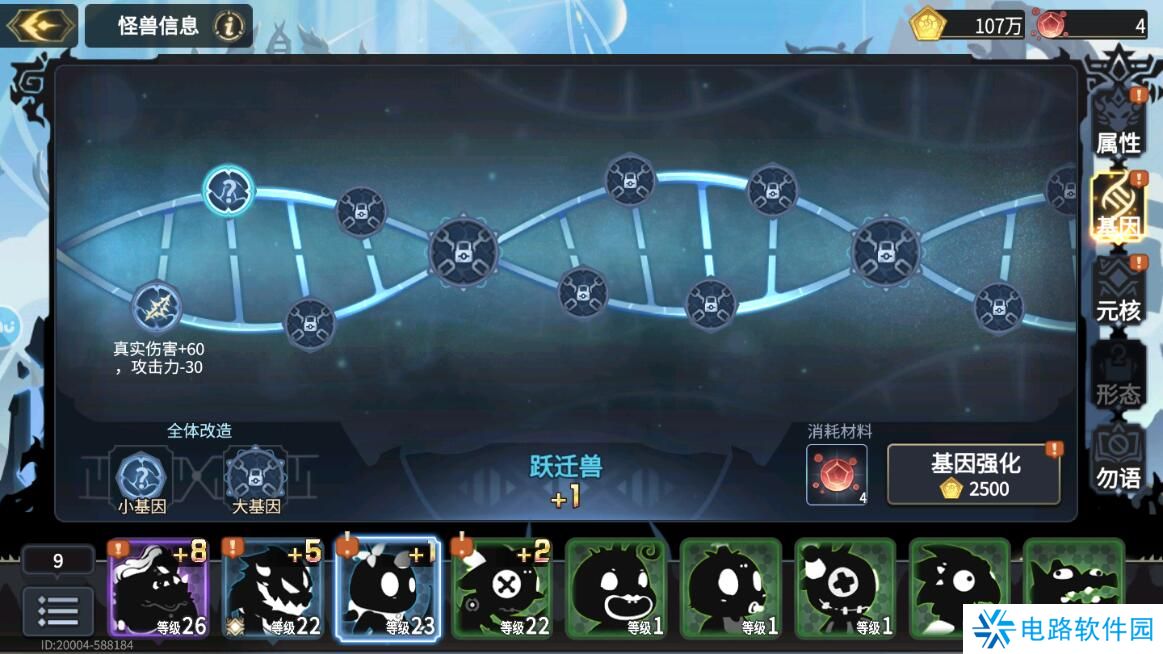Choose the level 22 monster with +2
This screenshot has height=654, width=1163.
click(502, 589)
